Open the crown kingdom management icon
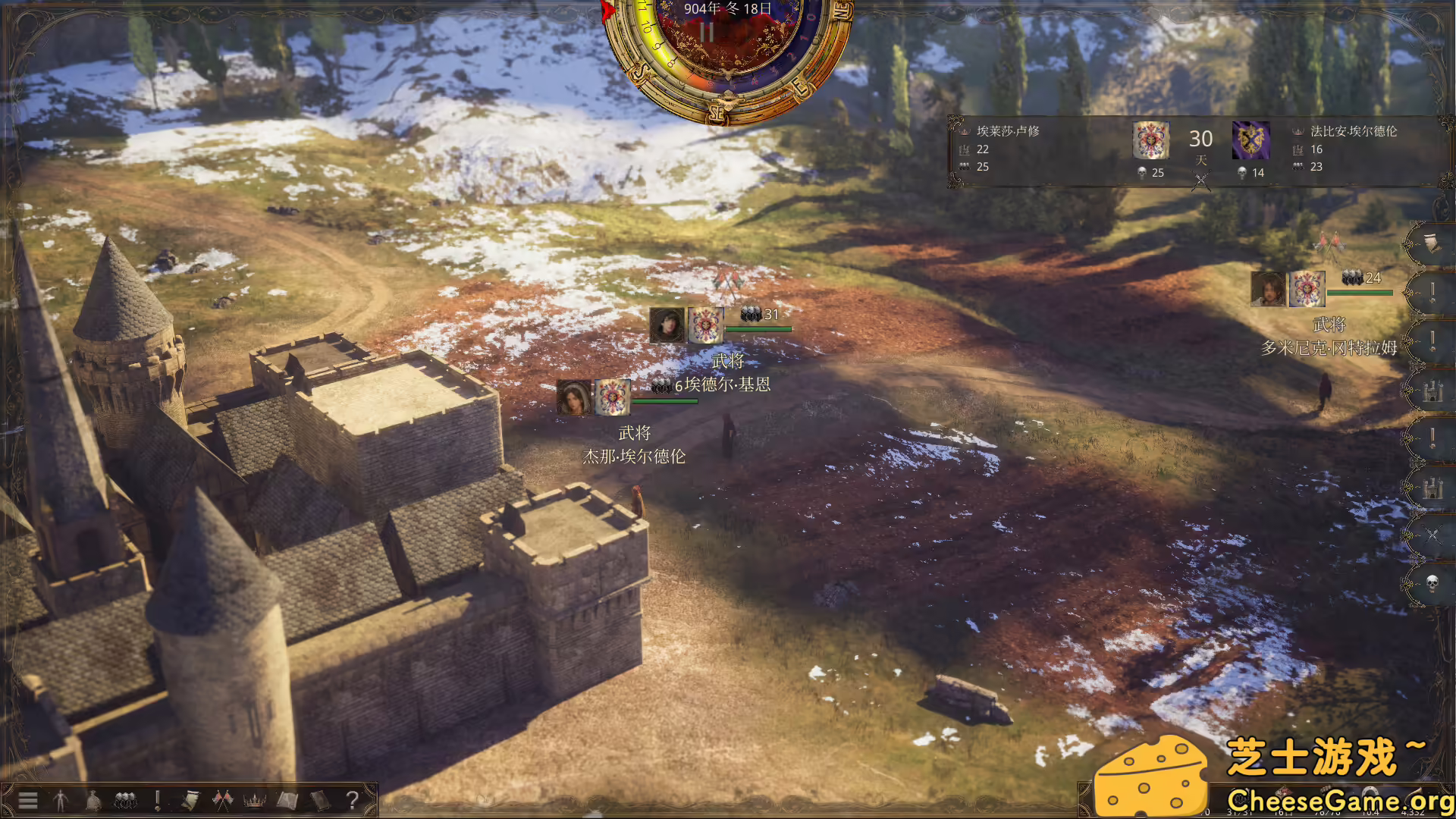This screenshot has width=1456, height=819. (x=255, y=799)
